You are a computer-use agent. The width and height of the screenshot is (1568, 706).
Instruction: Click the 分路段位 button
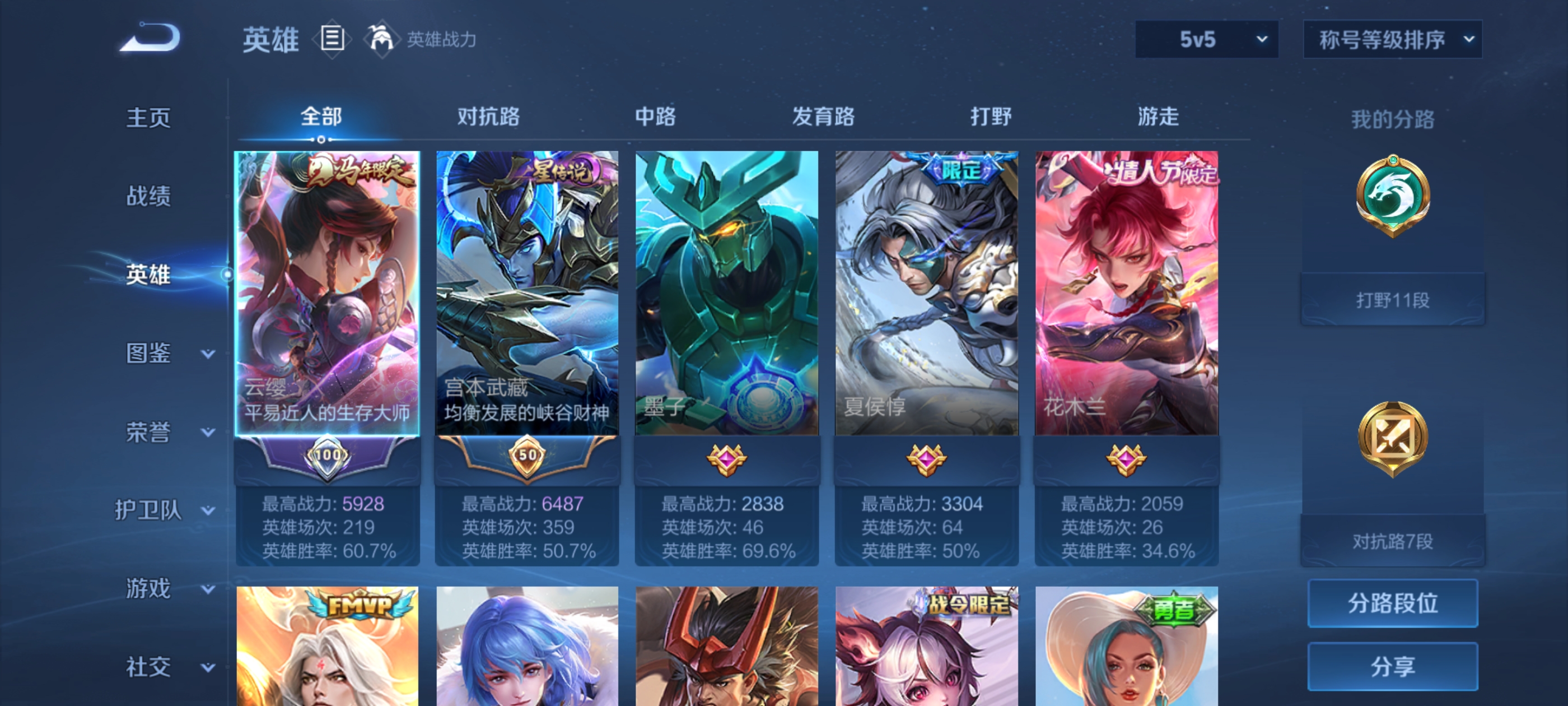point(1393,603)
